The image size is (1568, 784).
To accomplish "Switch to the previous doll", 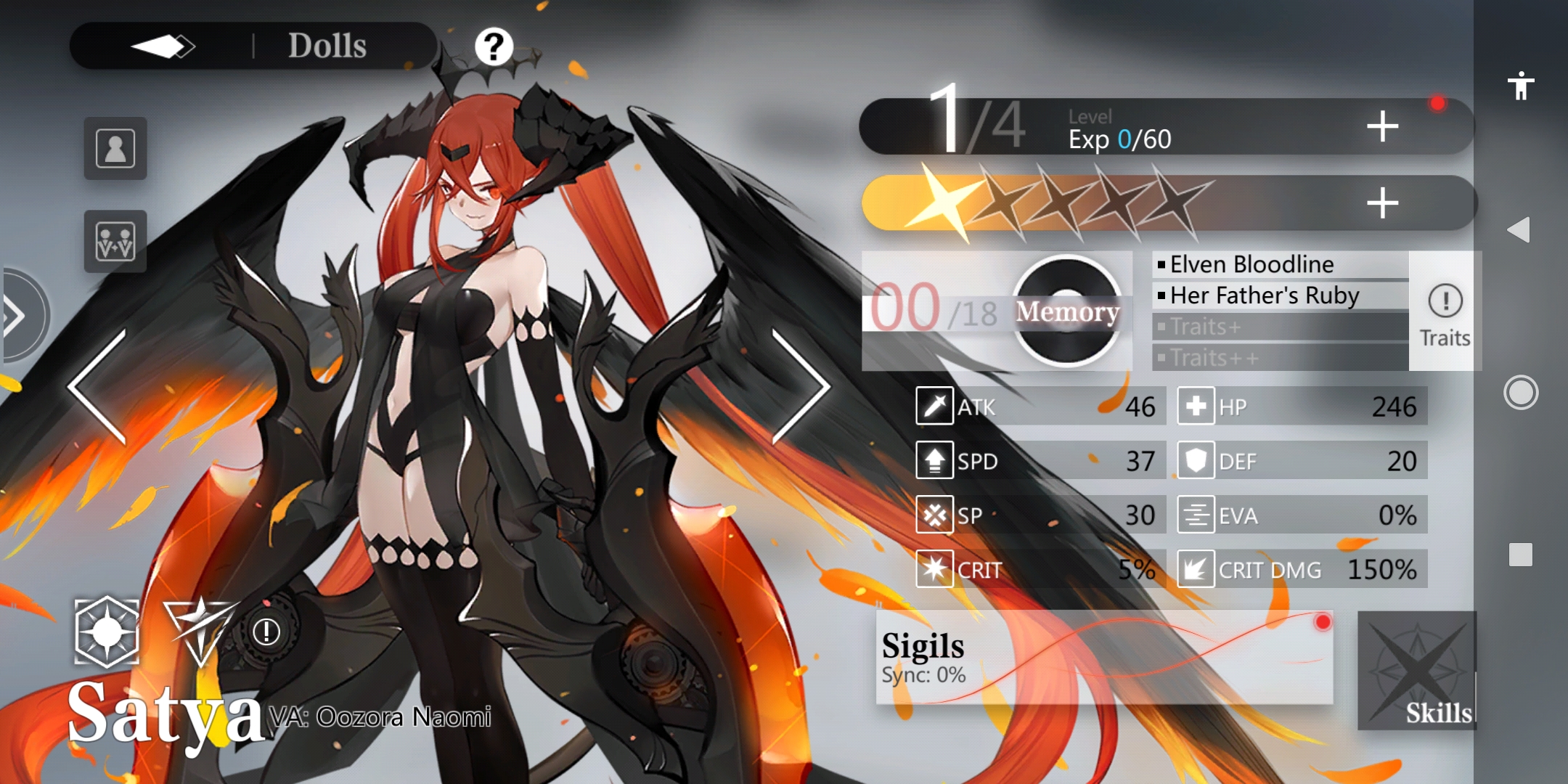I will [x=97, y=386].
